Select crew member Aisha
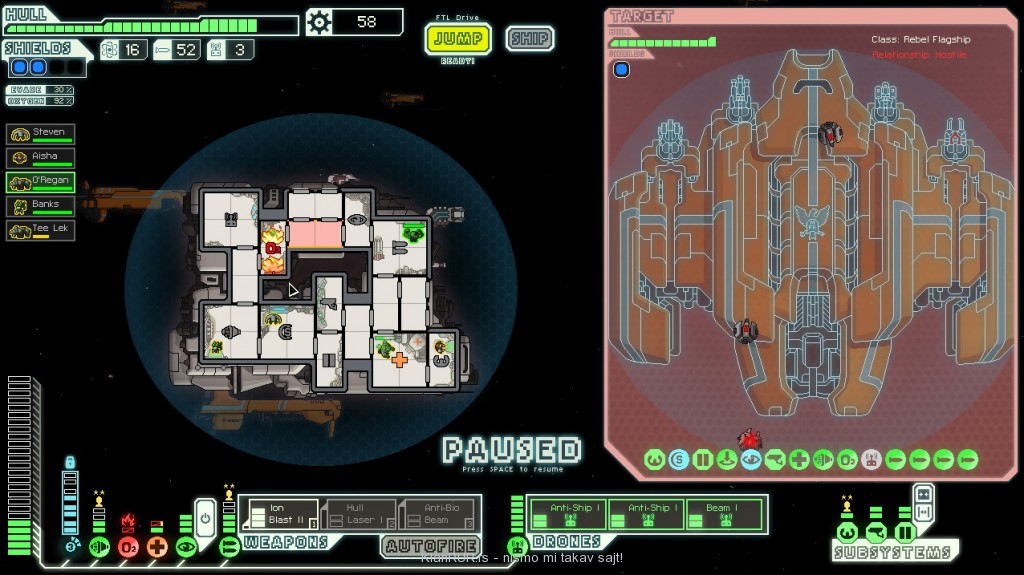The width and height of the screenshot is (1024, 575). point(41,157)
